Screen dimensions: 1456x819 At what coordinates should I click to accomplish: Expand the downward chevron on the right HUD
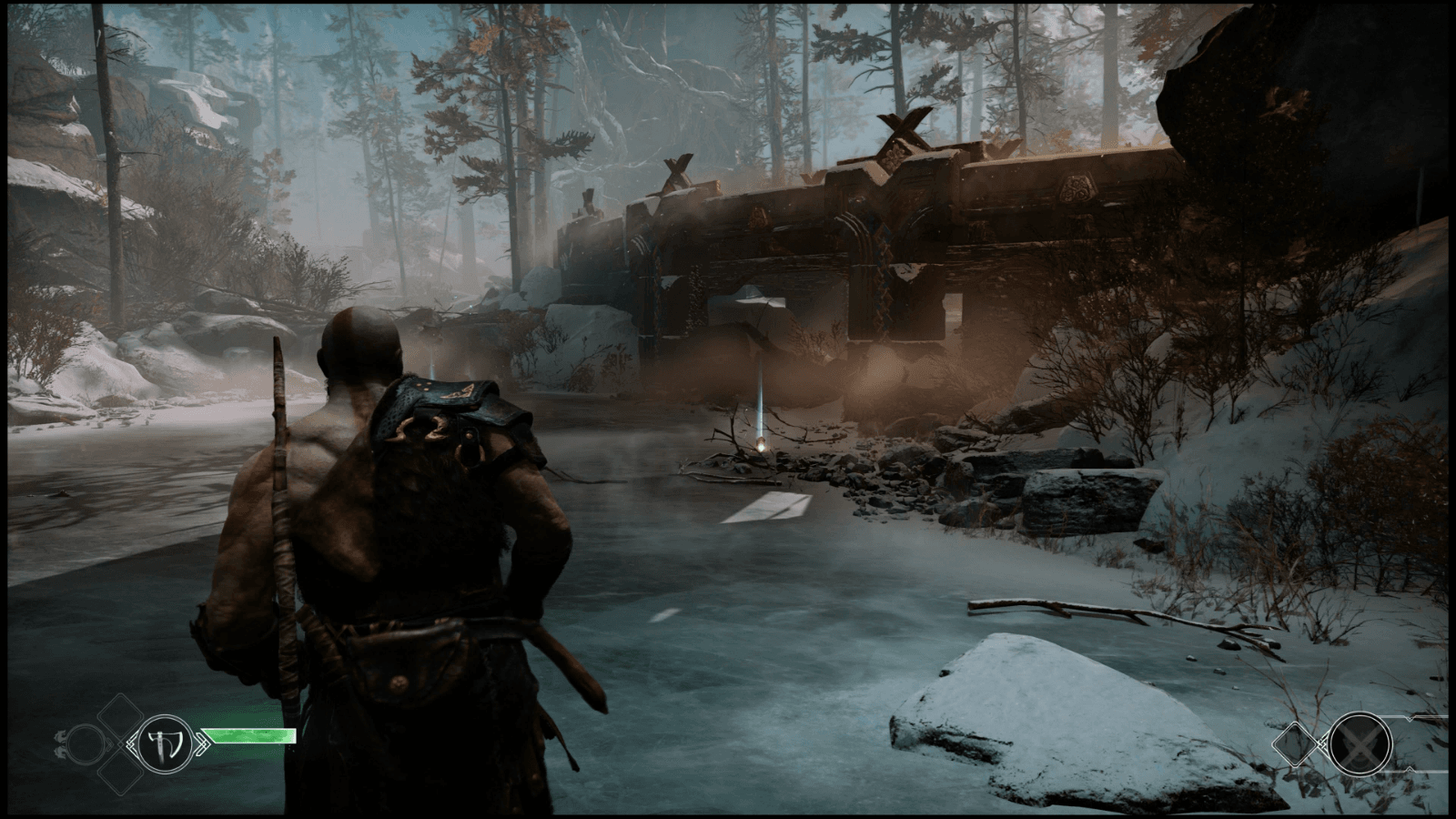(1410, 769)
